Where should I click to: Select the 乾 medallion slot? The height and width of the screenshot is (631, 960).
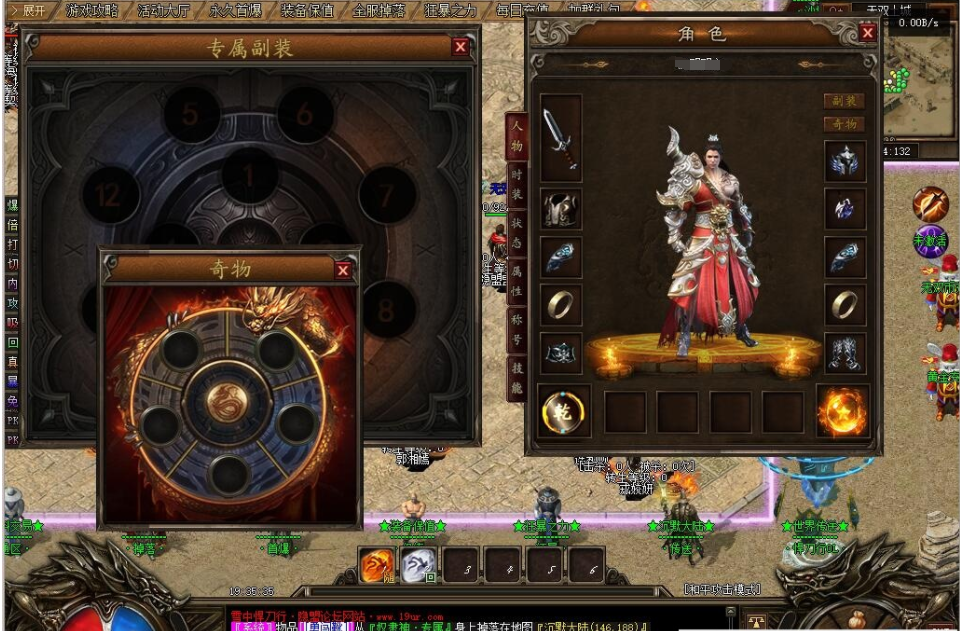click(563, 411)
